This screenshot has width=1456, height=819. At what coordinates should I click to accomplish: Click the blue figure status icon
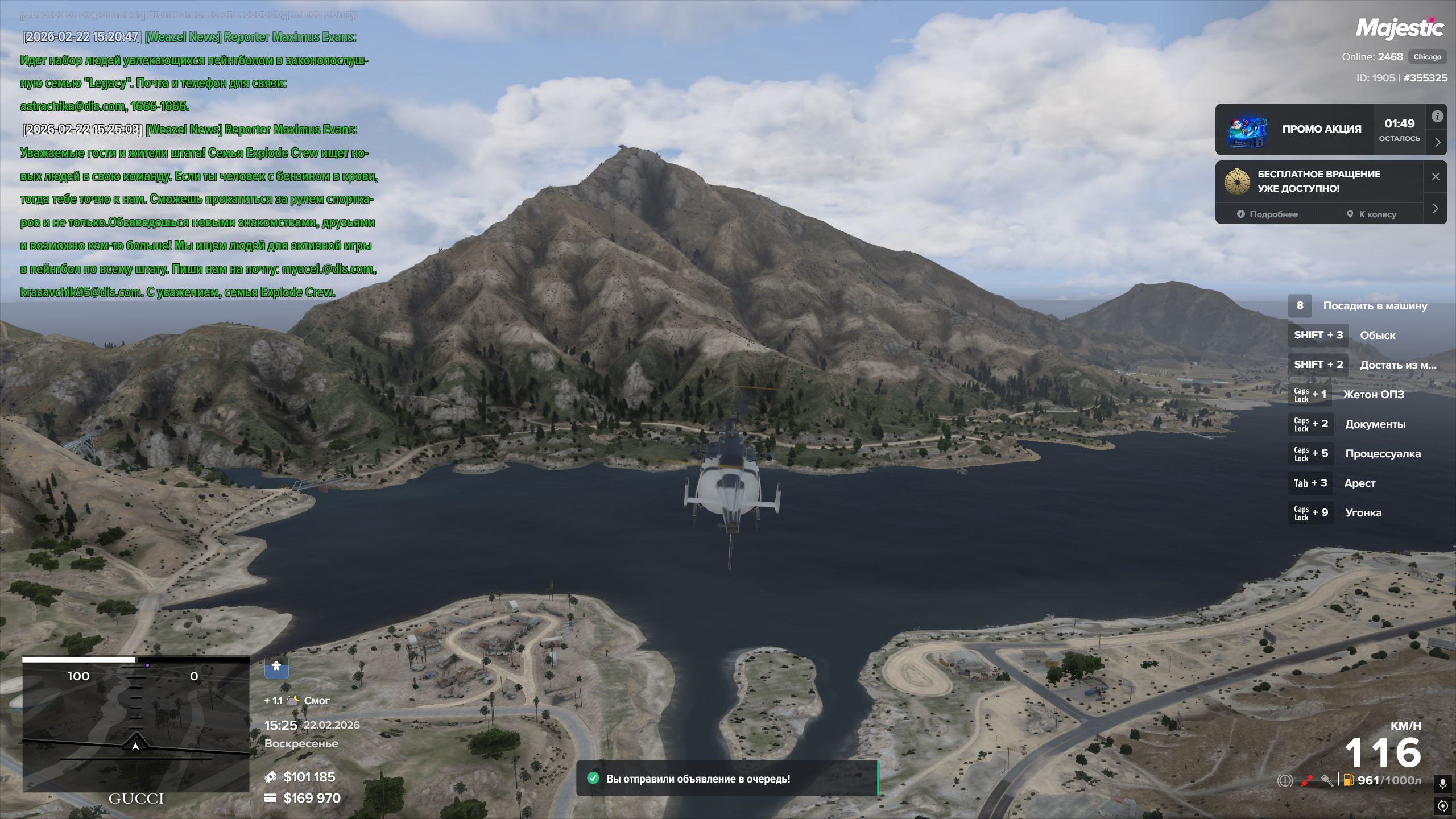[276, 667]
